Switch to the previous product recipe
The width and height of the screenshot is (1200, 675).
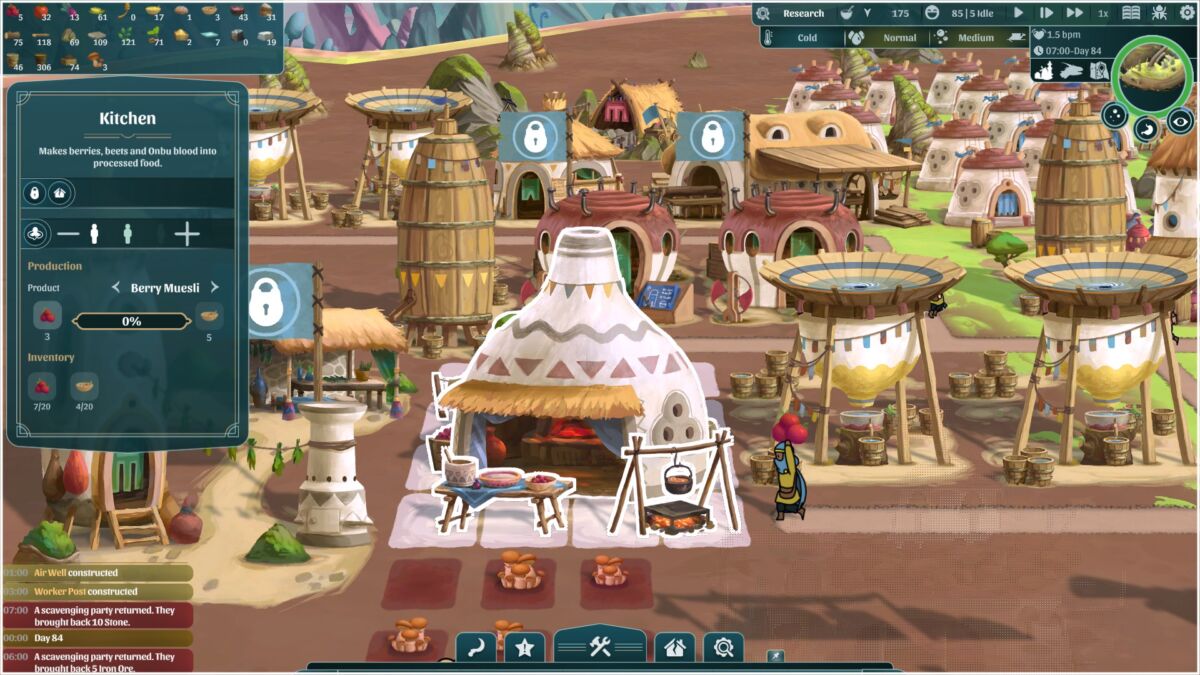click(x=115, y=288)
